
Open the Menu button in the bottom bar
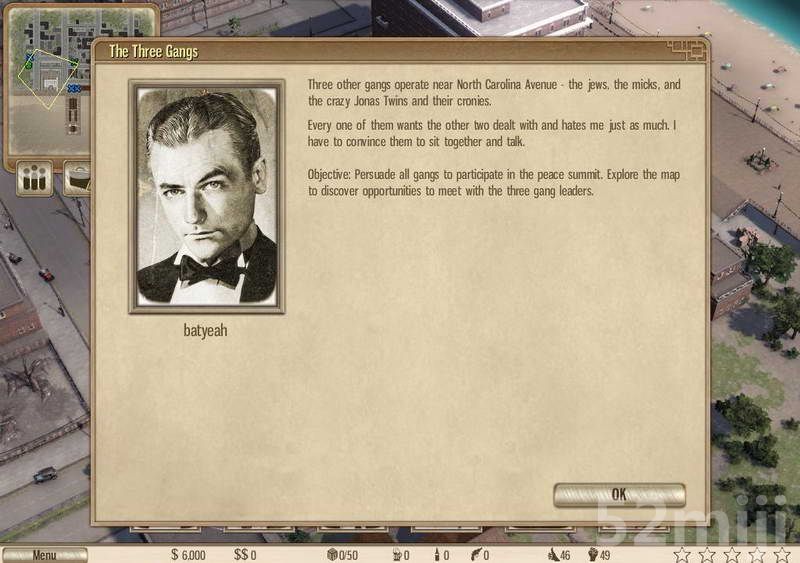coord(45,555)
